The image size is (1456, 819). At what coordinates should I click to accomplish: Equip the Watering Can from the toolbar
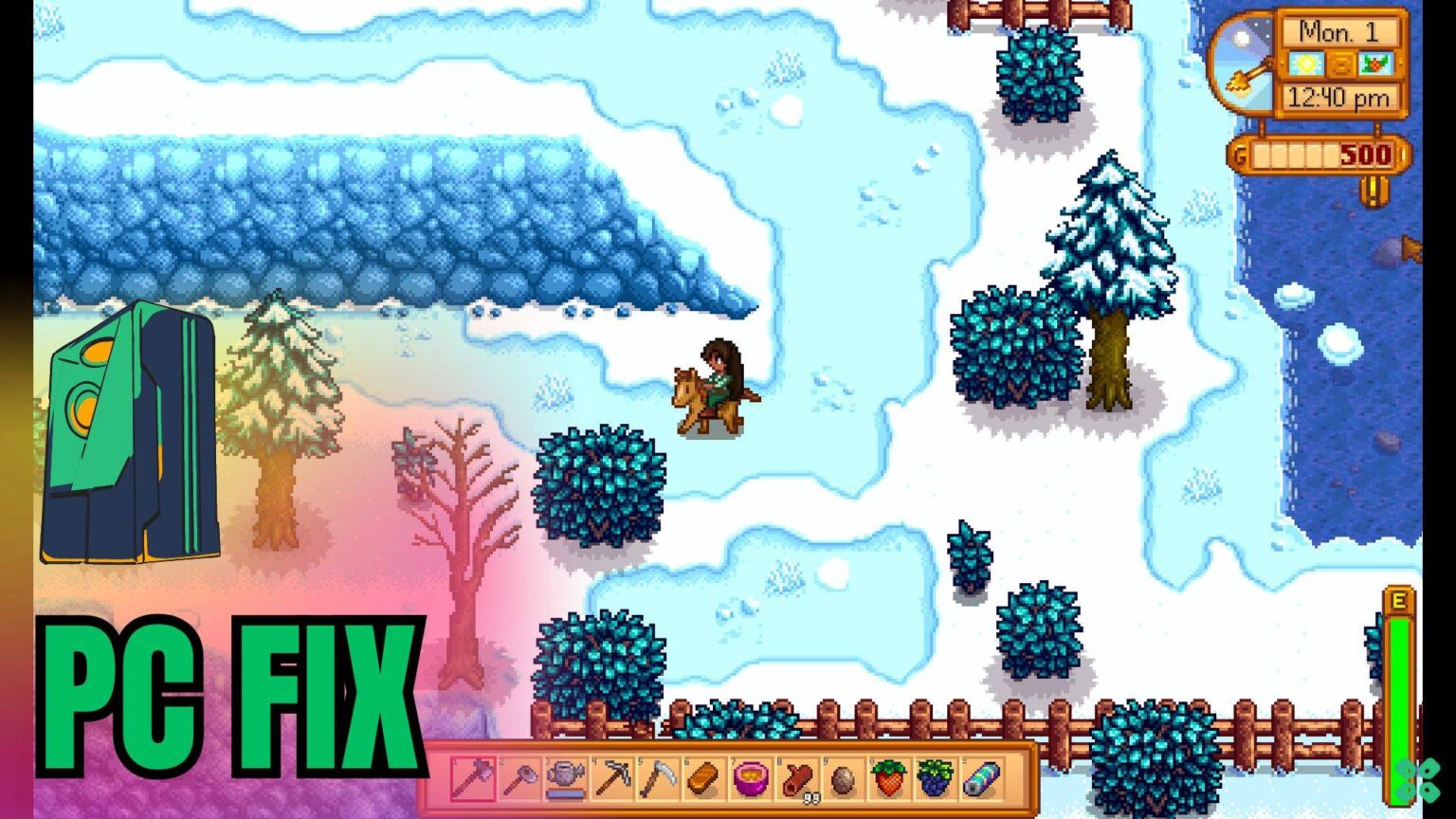[567, 777]
